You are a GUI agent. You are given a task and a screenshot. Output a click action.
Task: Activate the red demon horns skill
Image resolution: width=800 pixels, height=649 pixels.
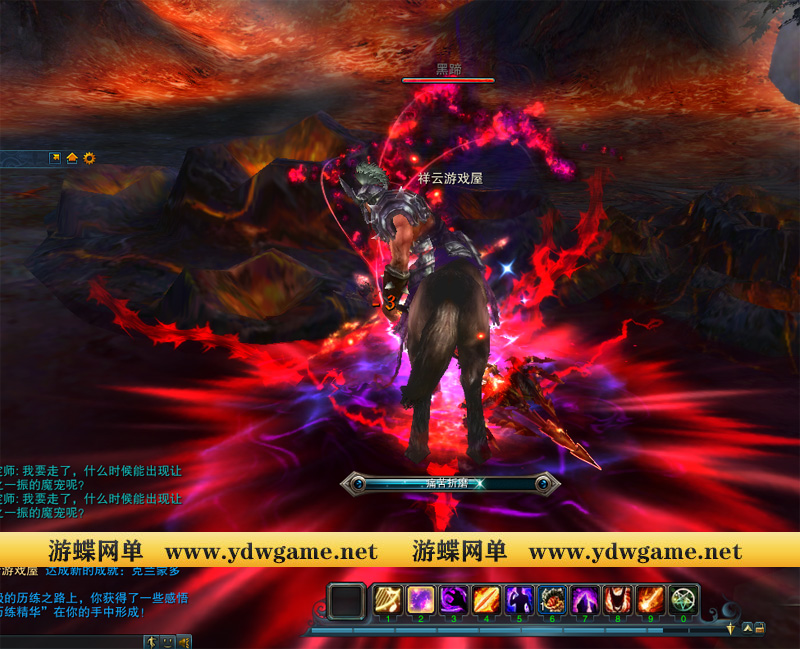point(618,600)
